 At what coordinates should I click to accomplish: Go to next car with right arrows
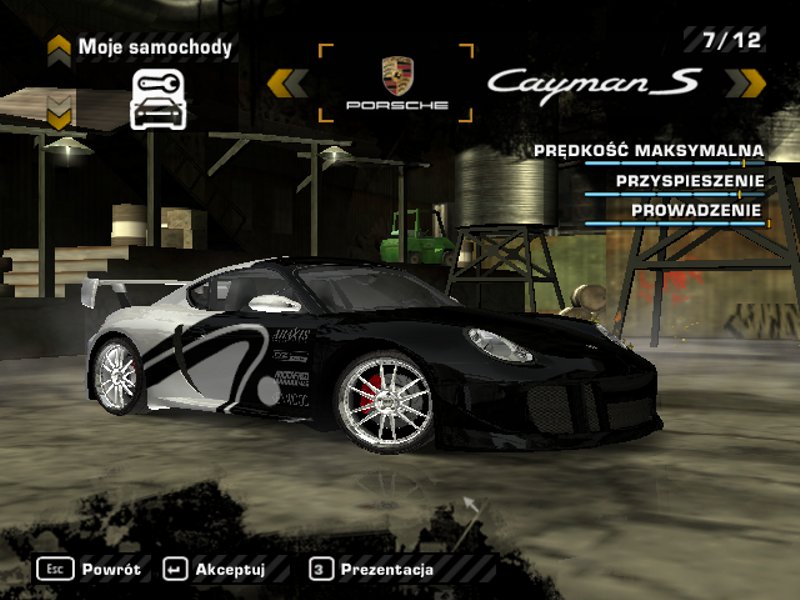pyautogui.click(x=745, y=83)
